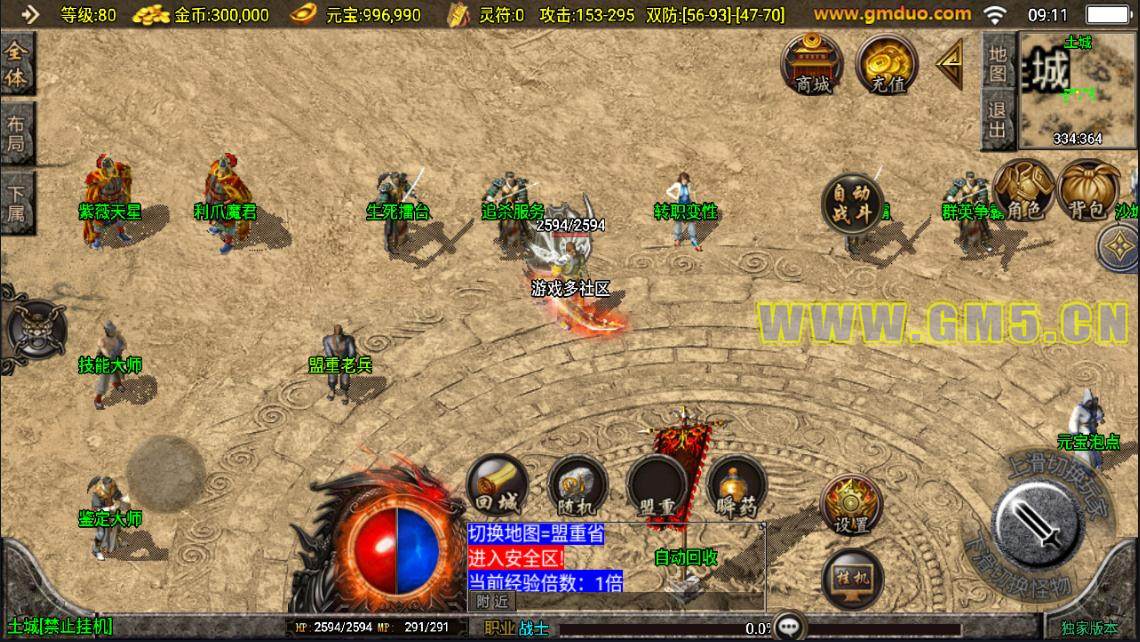Open the 设置 settings
This screenshot has width=1140, height=642.
point(851,503)
